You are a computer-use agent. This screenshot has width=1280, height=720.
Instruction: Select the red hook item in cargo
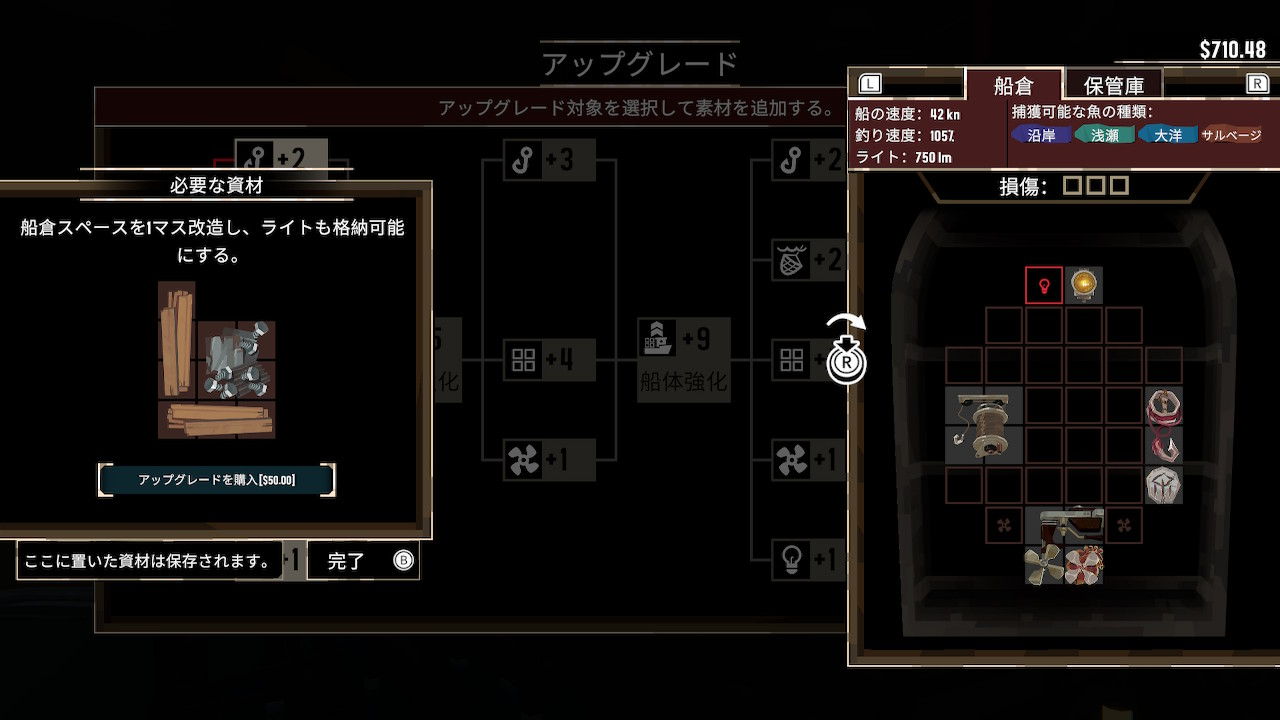click(x=1164, y=445)
